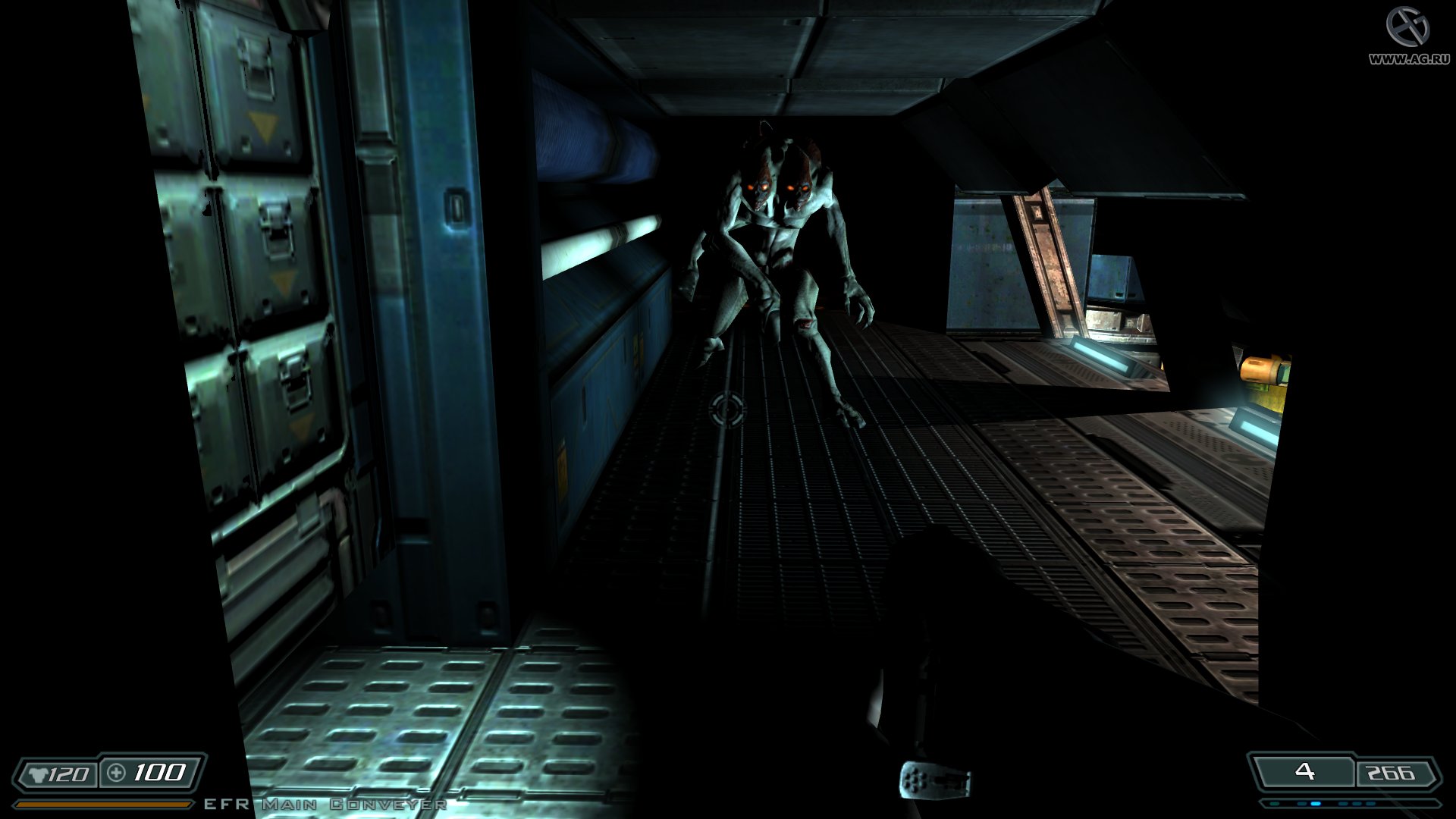This screenshot has width=1456, height=819.
Task: Click the reserve ammo counter showing 266
Action: coord(1391,771)
